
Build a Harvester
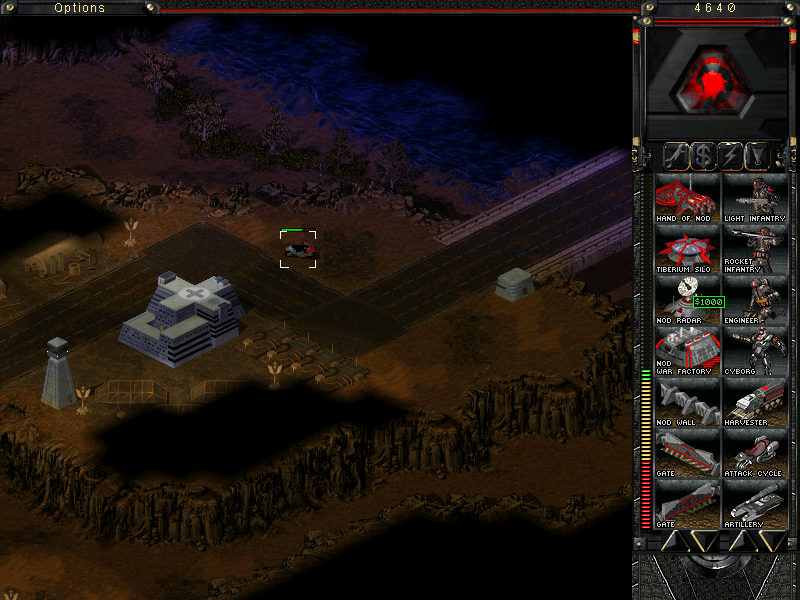pos(754,403)
